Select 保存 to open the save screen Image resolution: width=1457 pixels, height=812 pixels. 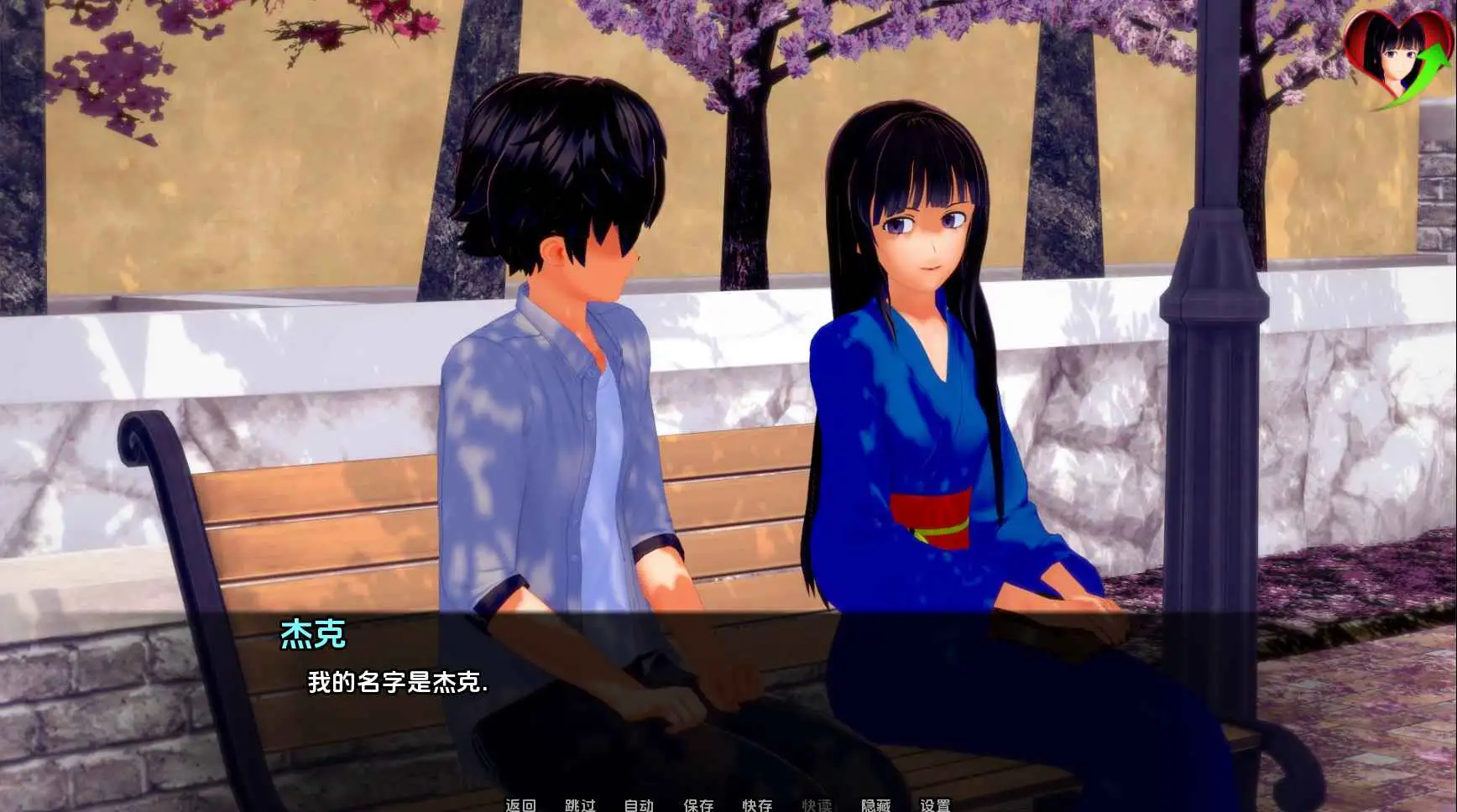pos(697,804)
